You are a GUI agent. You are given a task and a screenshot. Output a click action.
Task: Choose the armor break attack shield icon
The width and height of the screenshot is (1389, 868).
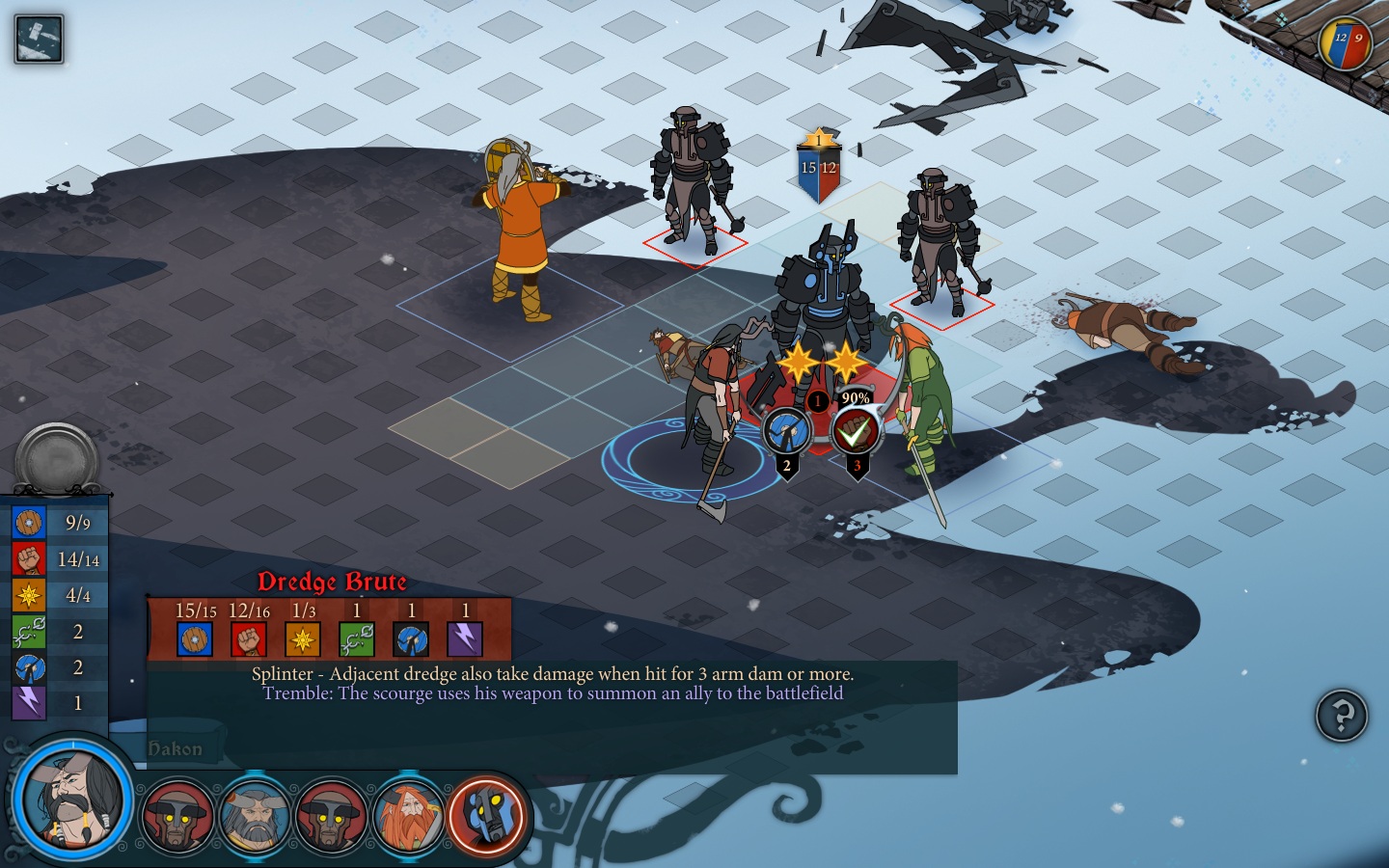tap(786, 431)
